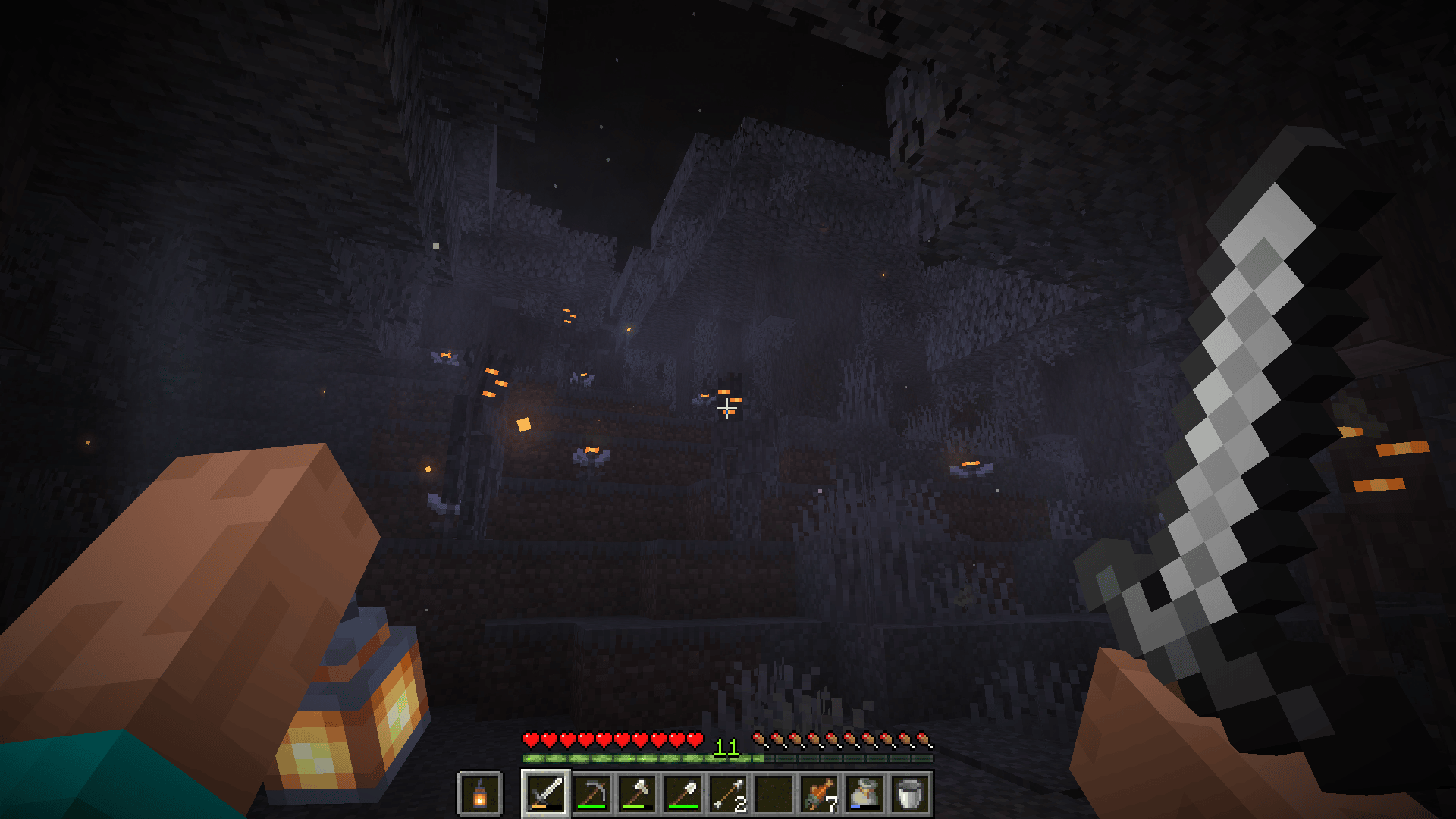Click the off-hand lantern slot

479,794
